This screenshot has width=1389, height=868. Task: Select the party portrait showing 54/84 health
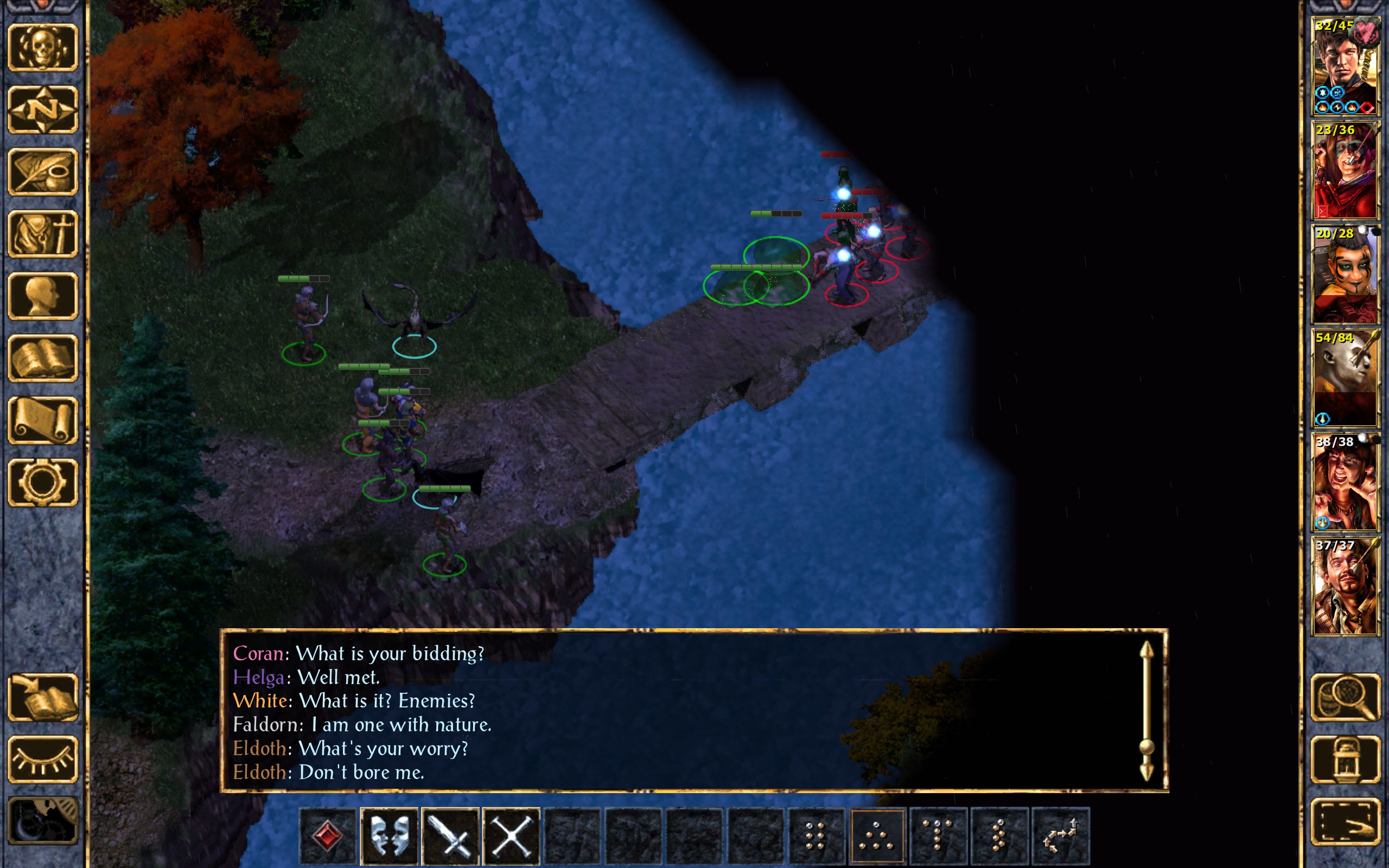point(1345,378)
